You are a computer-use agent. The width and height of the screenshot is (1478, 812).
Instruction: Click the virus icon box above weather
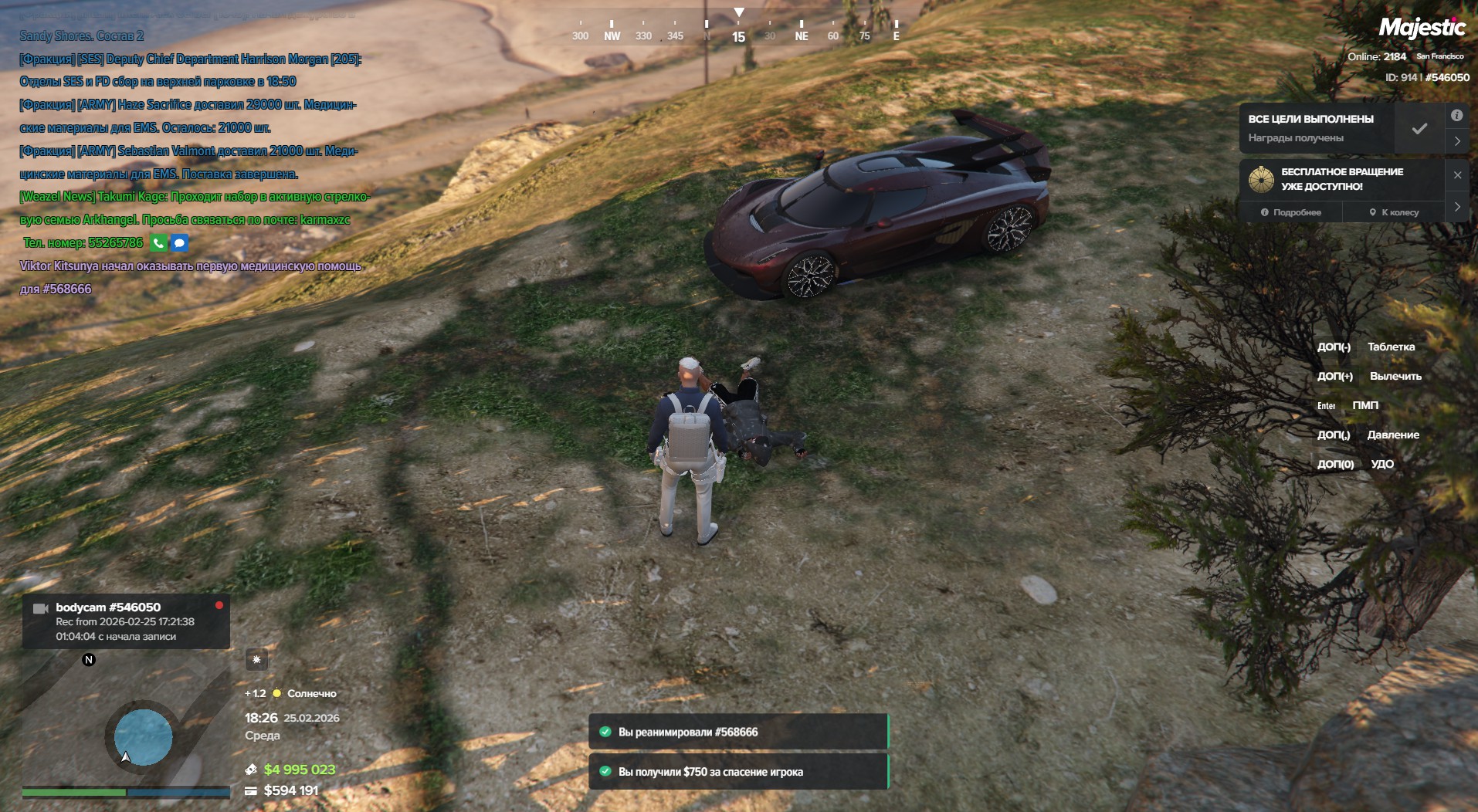(256, 660)
